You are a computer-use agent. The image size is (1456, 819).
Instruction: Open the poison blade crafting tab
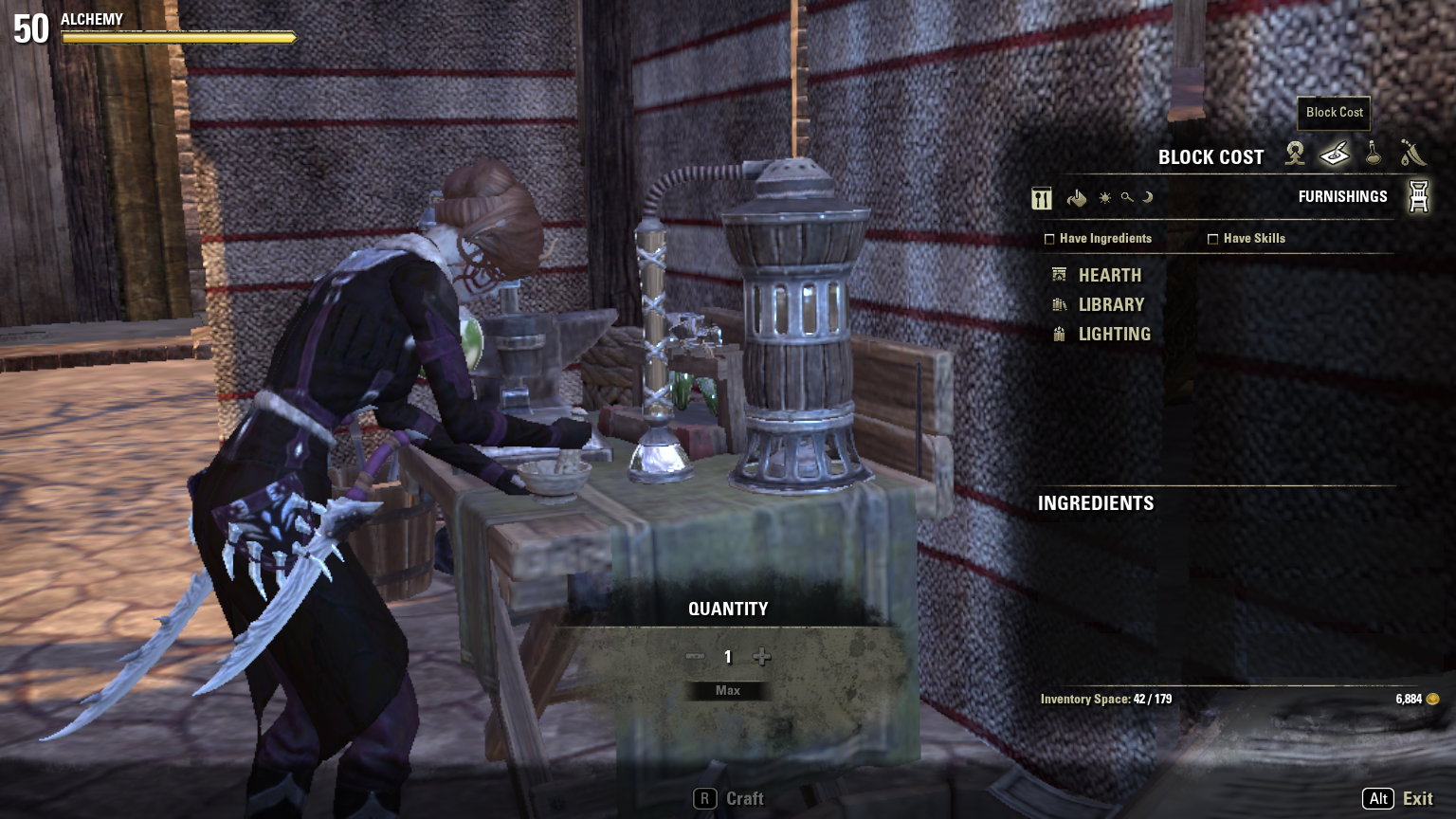[x=1412, y=153]
